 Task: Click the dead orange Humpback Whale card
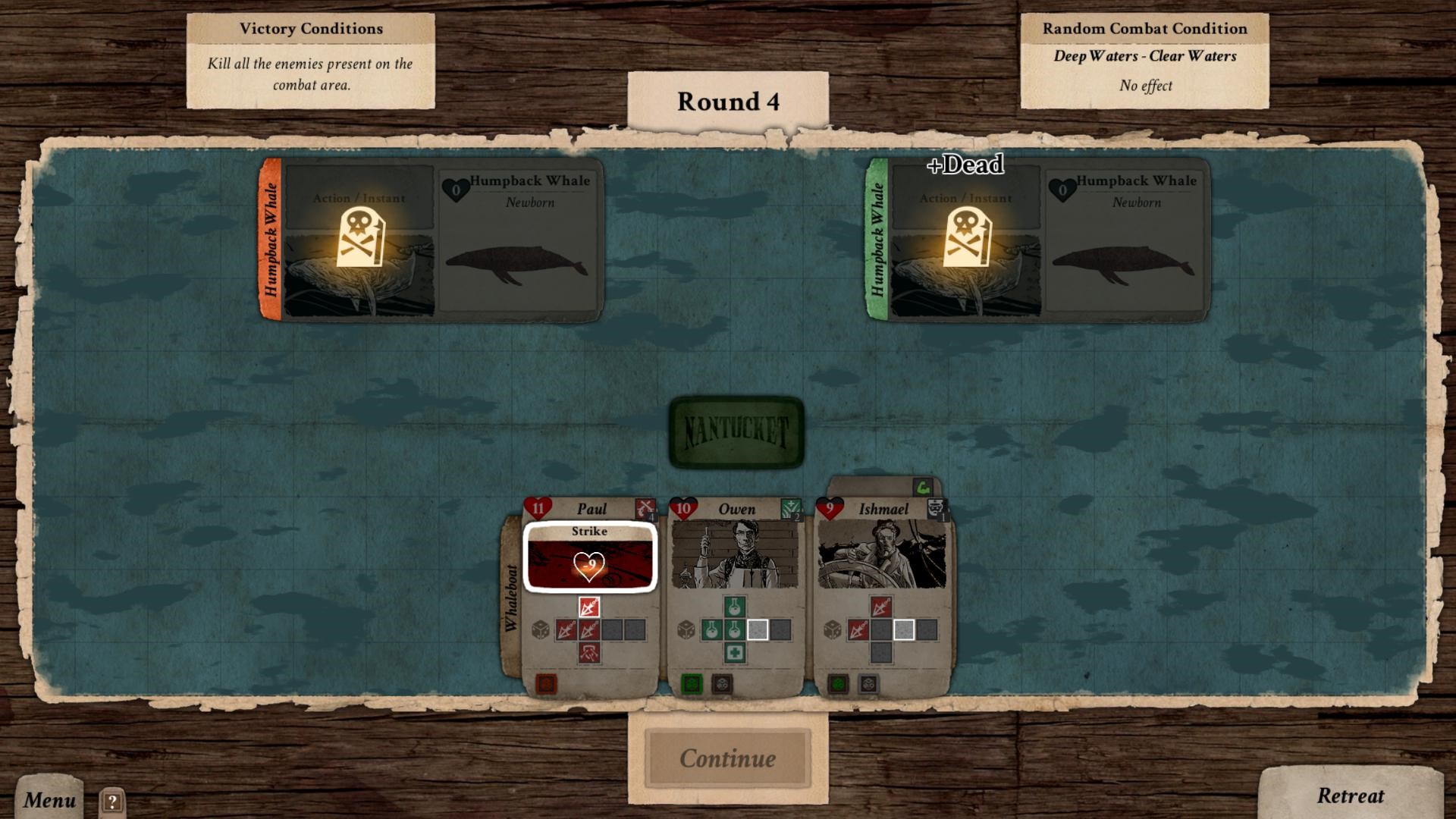tap(432, 240)
